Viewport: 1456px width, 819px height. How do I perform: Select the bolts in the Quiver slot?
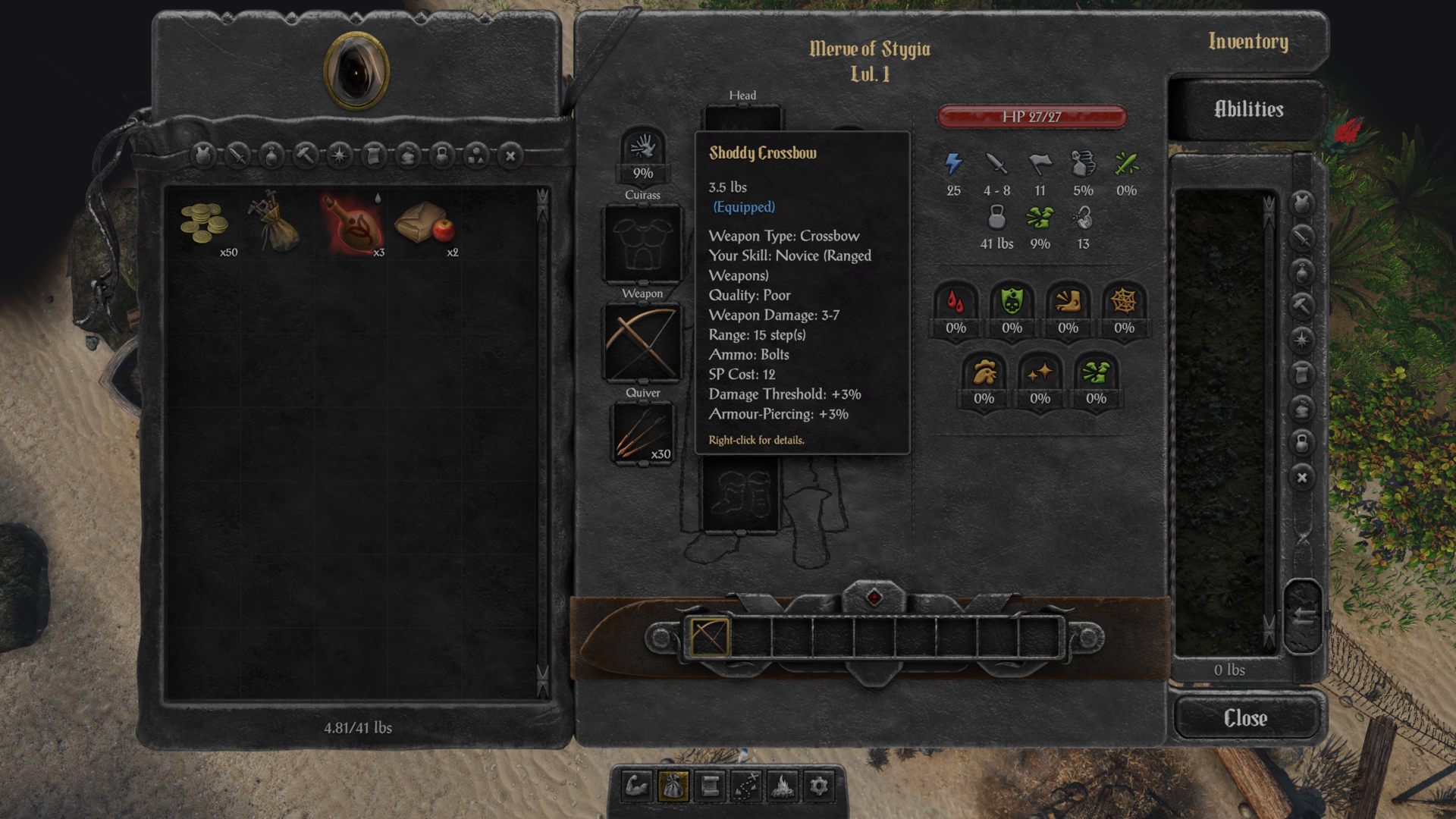tap(642, 432)
